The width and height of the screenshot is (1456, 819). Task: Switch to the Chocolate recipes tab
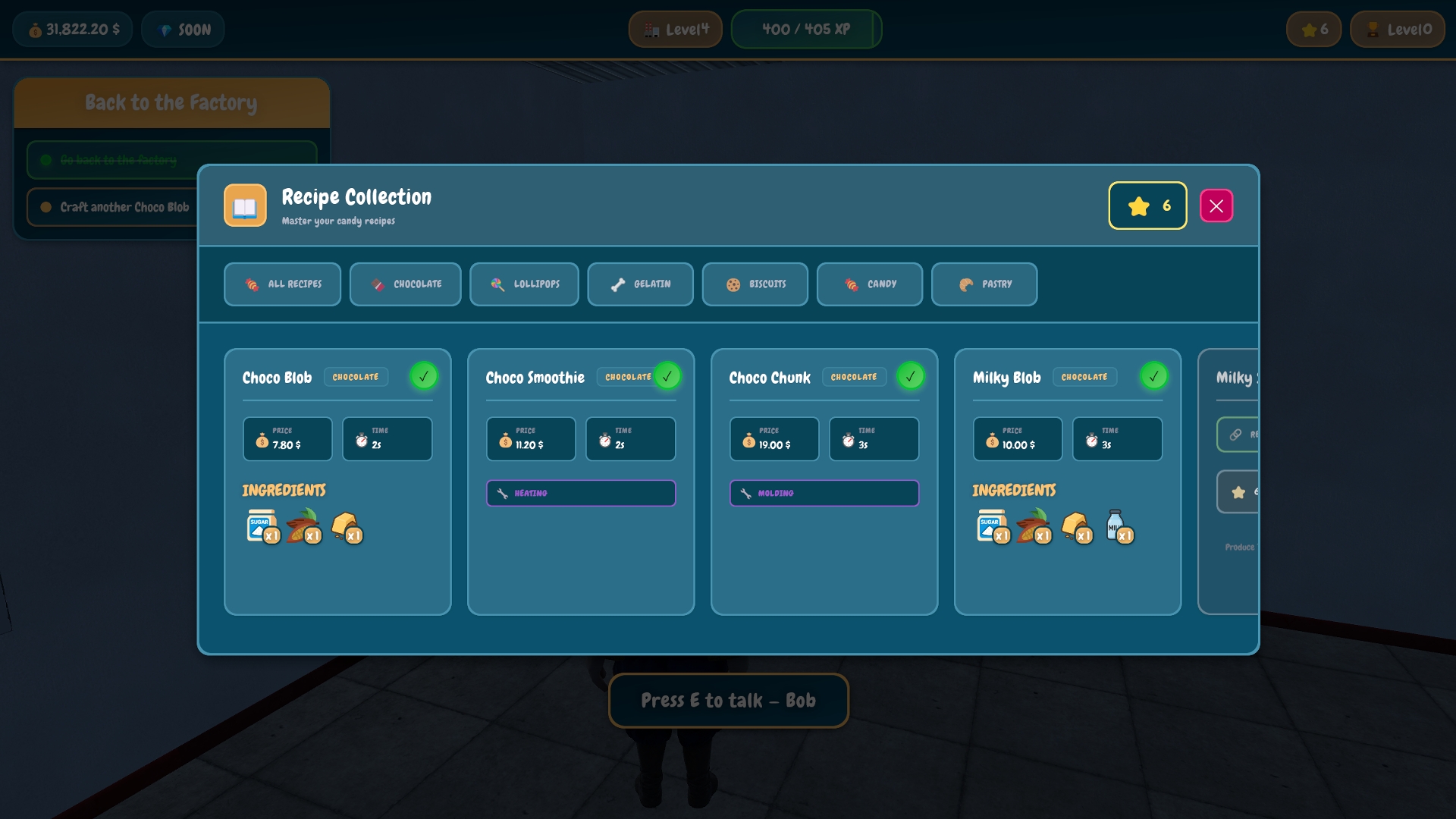pos(405,284)
